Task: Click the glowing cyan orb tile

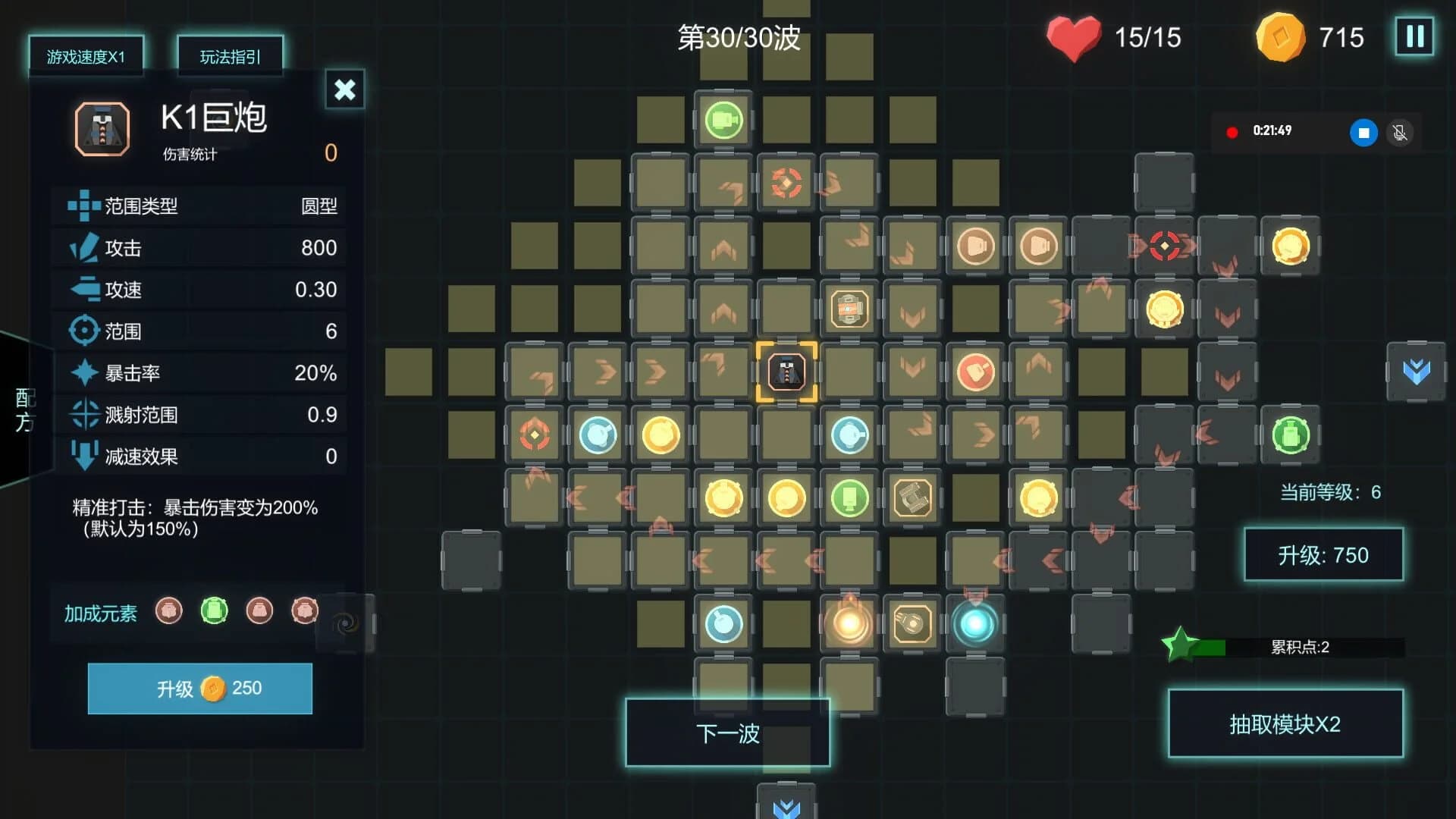Action: (975, 624)
